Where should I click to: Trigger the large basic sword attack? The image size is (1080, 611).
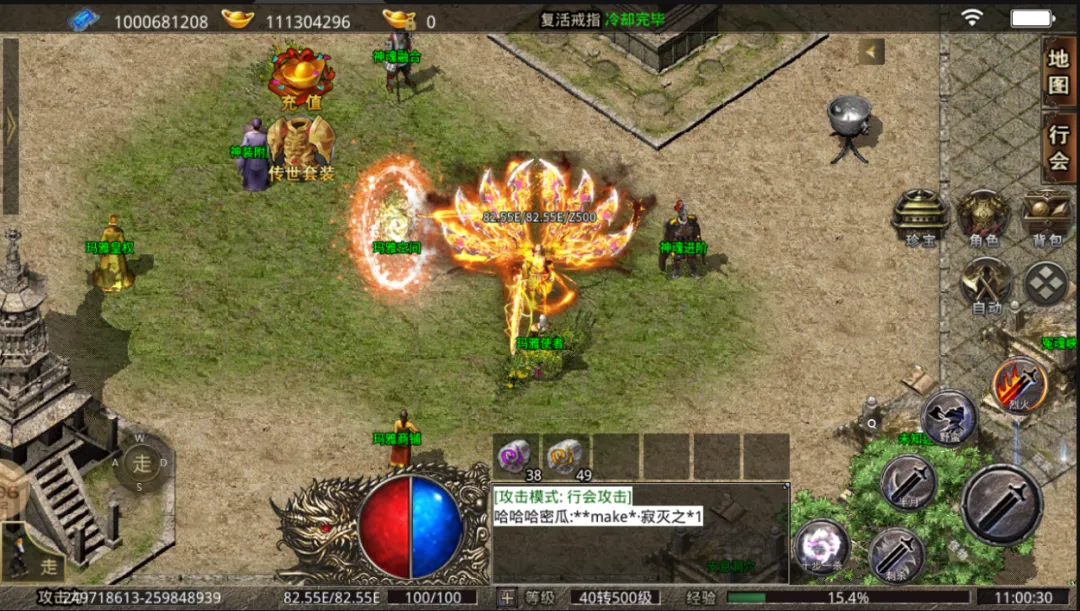1002,504
